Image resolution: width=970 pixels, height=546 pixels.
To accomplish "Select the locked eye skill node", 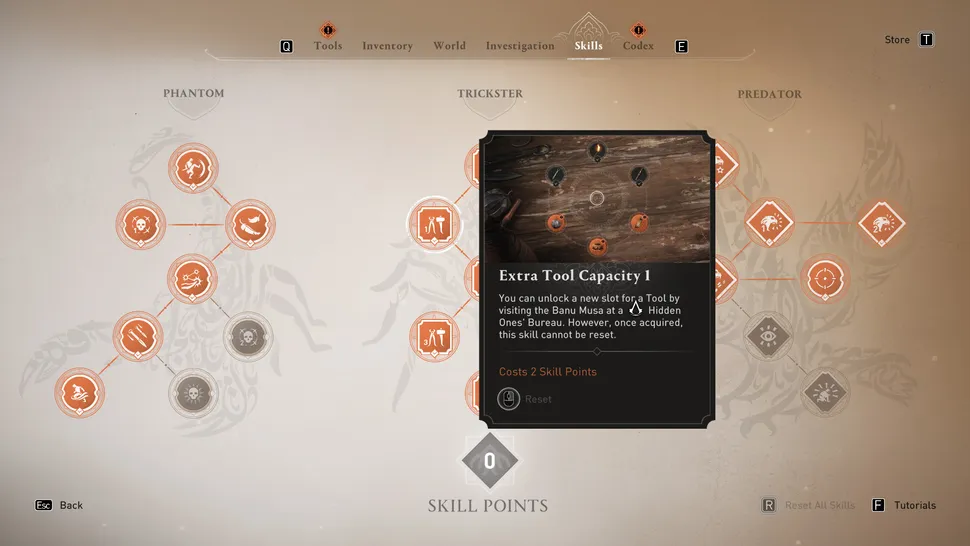I will coord(768,337).
